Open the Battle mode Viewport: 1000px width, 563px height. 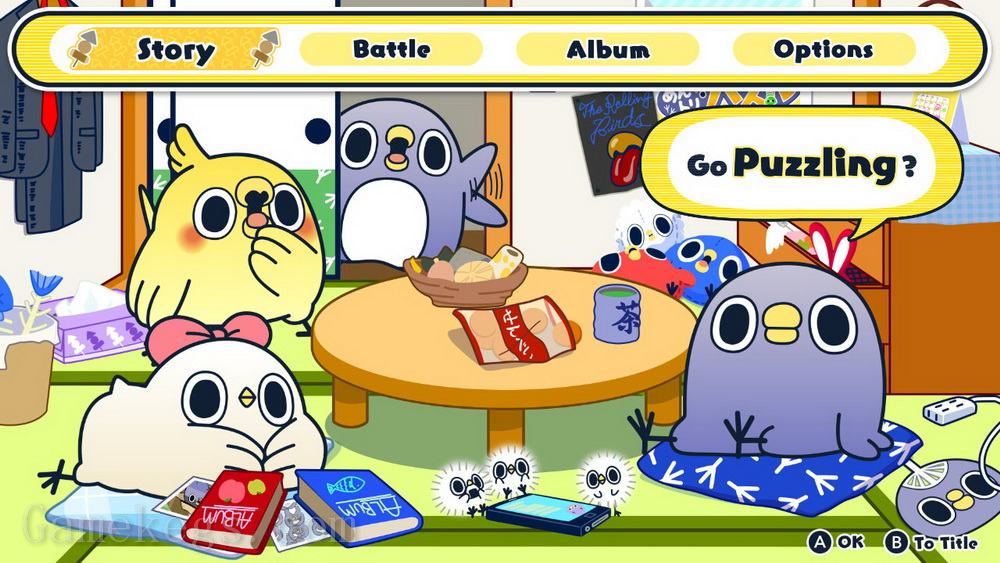click(391, 49)
